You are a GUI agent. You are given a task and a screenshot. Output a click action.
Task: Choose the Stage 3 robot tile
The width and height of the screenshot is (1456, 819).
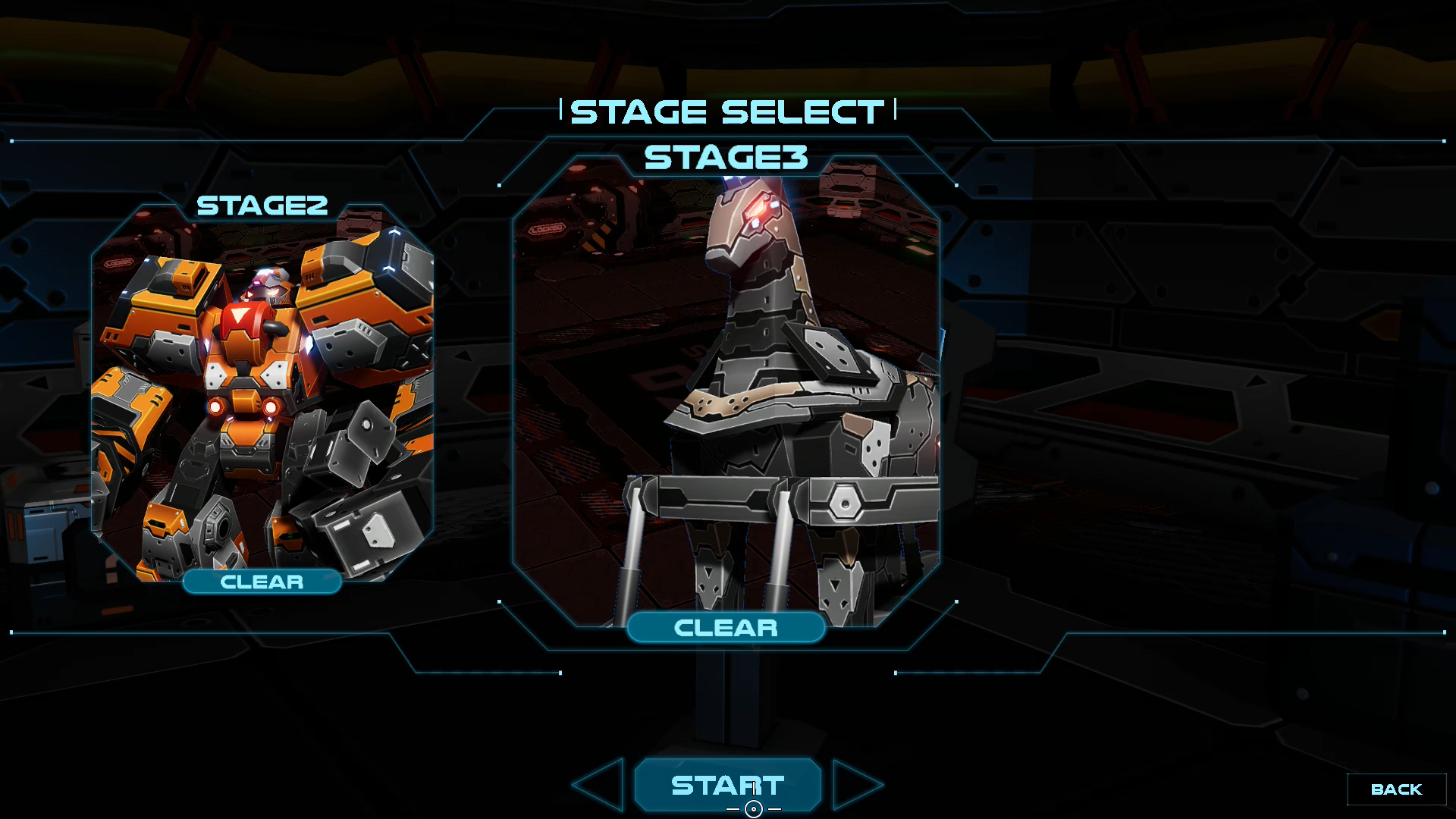[x=726, y=394]
